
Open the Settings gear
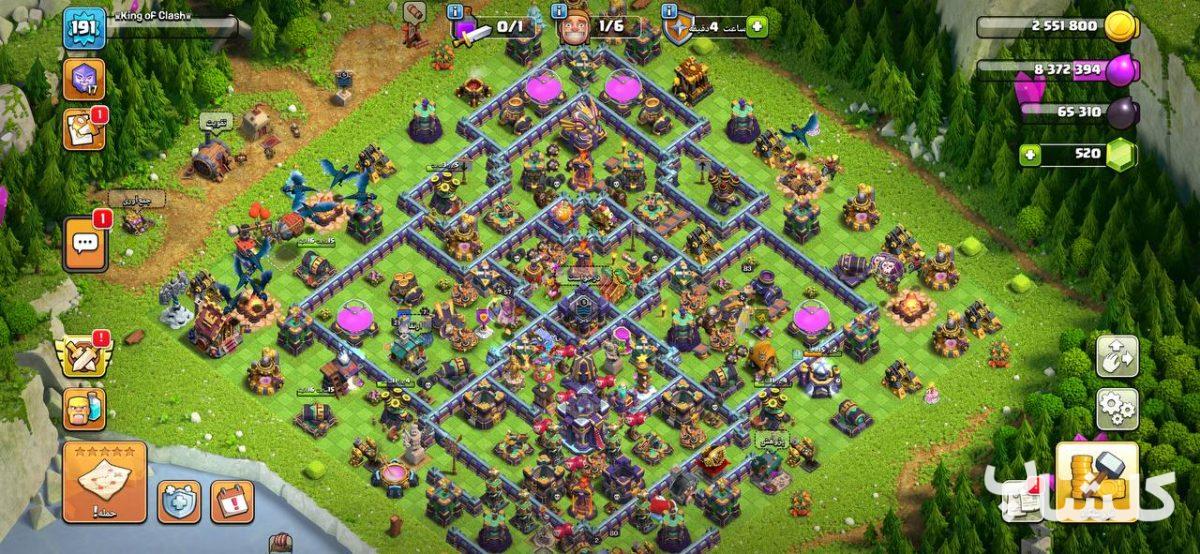pyautogui.click(x=1117, y=408)
